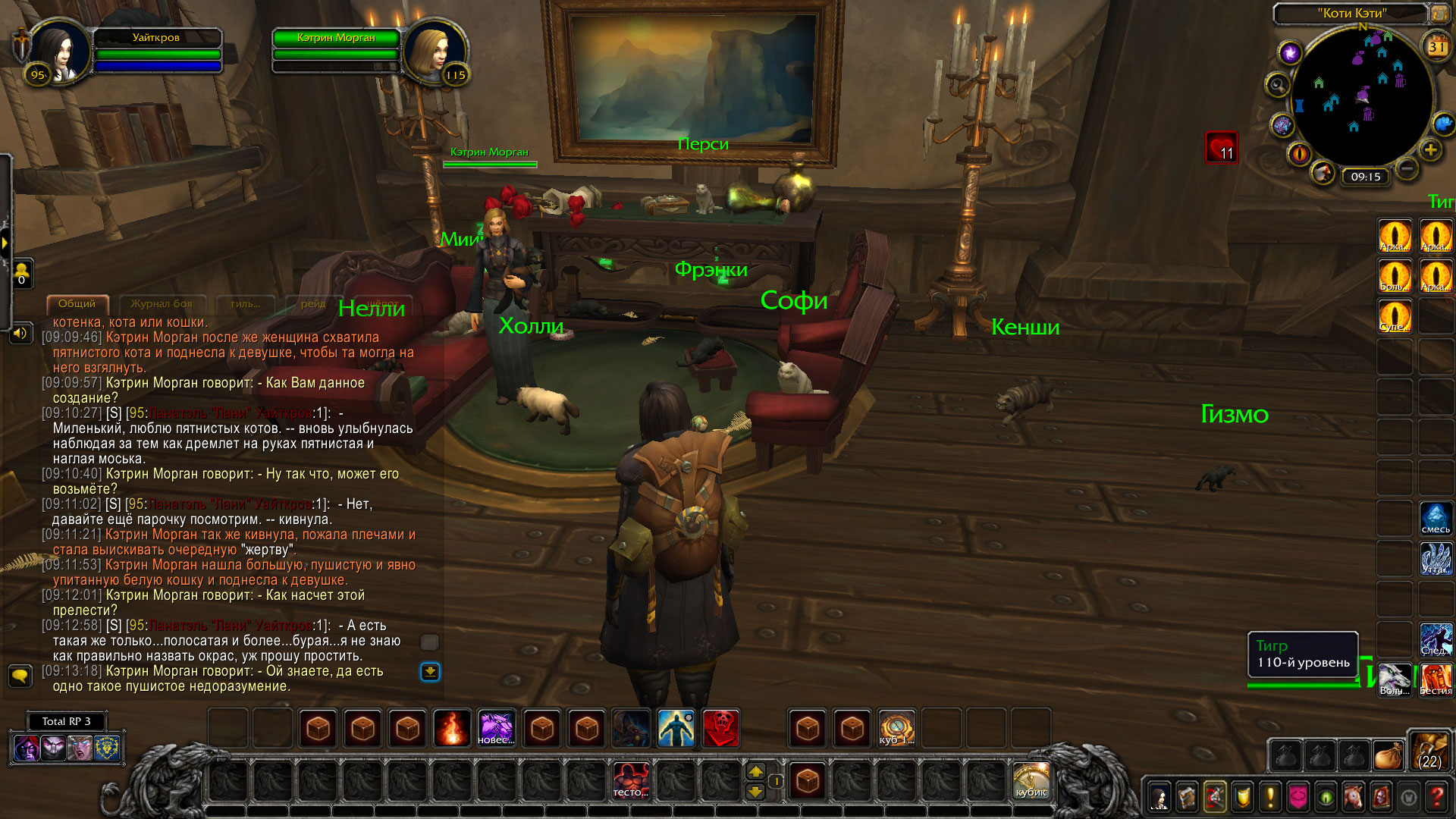Open the character info micro button
The width and height of the screenshot is (1456, 819).
click(x=1159, y=796)
